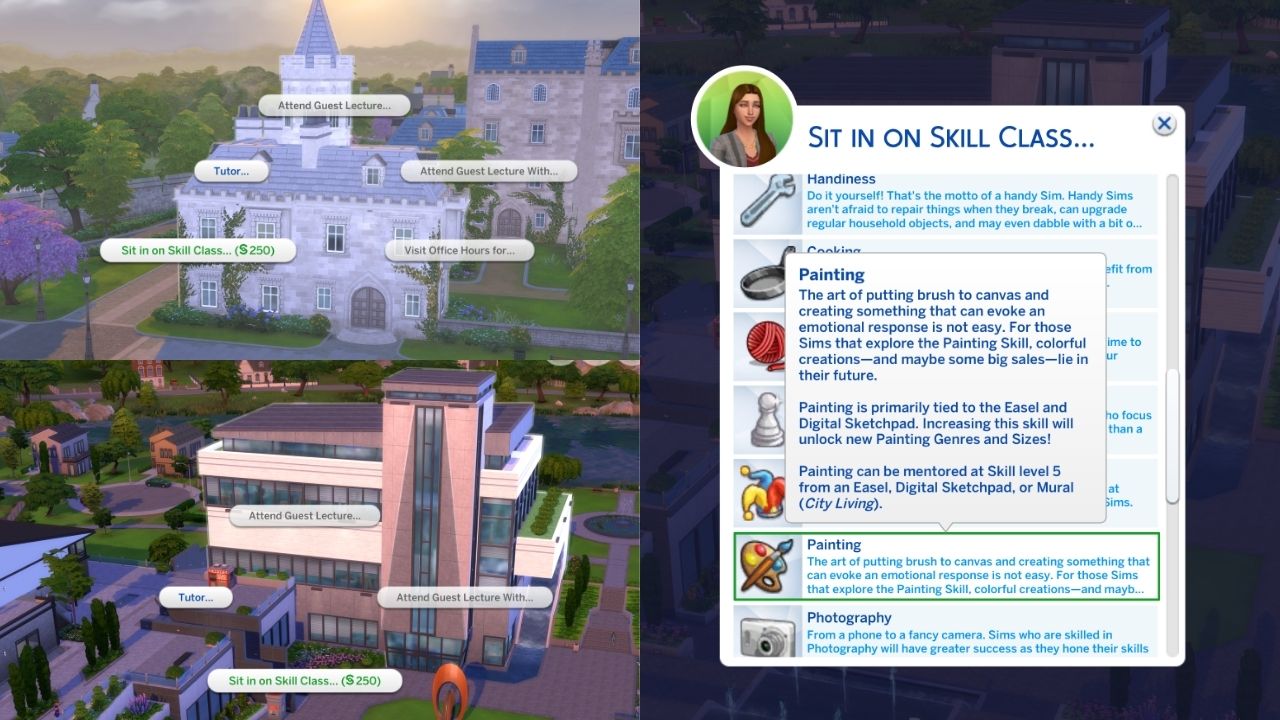Screen dimensions: 1280x720
Task: Choose Attend Guest Lecture at the modern building
Action: click(x=304, y=516)
